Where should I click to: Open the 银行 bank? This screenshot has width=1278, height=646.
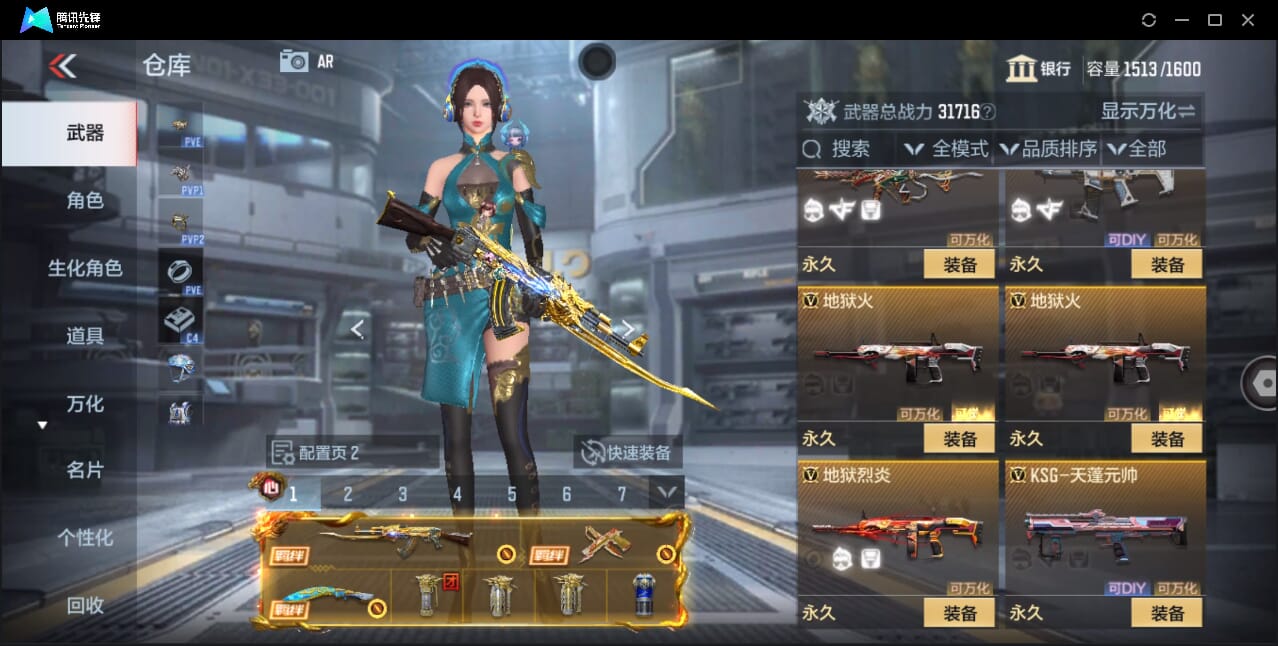[1040, 69]
